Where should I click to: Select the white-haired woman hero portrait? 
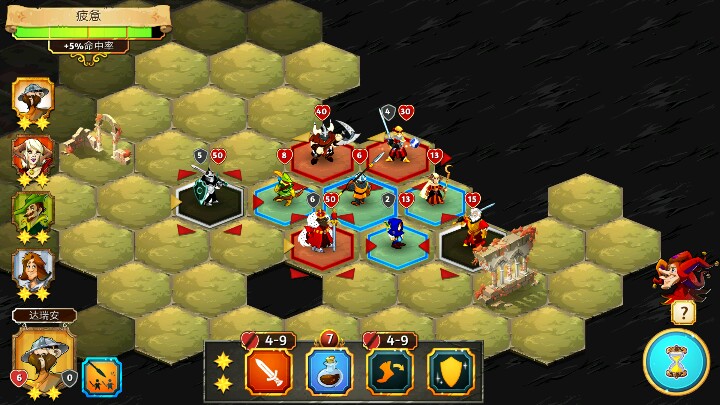coord(32,155)
